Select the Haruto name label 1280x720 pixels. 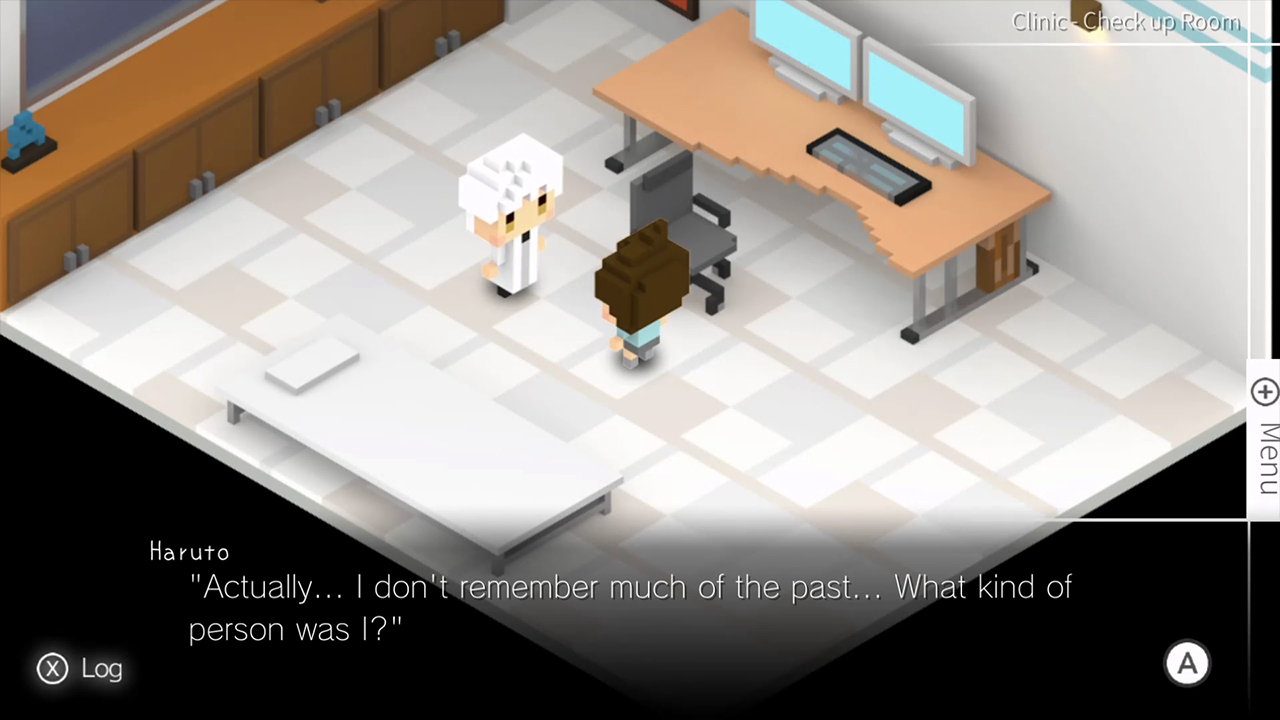[189, 552]
